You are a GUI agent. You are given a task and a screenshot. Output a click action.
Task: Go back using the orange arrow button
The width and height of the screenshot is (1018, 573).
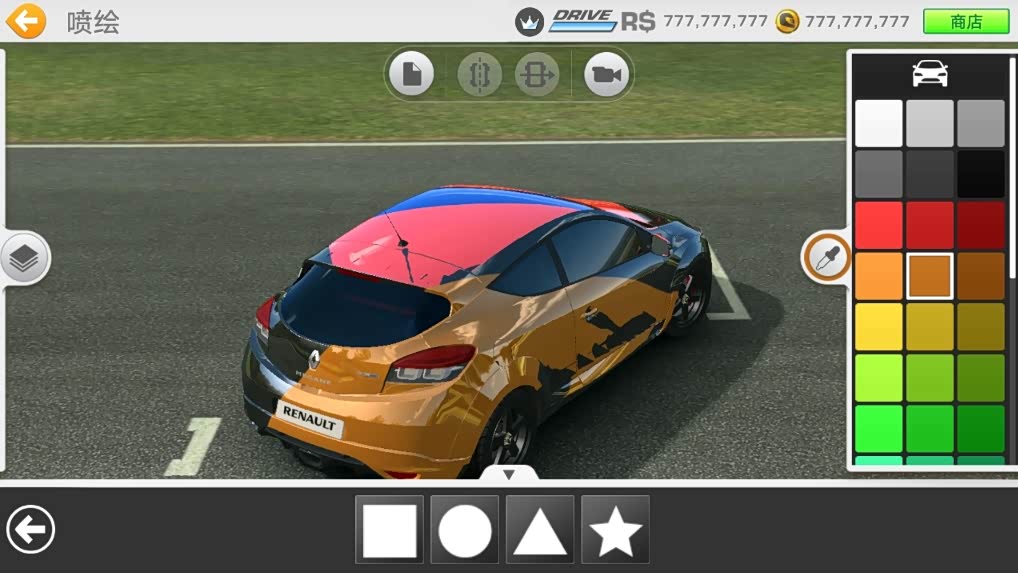(x=26, y=21)
